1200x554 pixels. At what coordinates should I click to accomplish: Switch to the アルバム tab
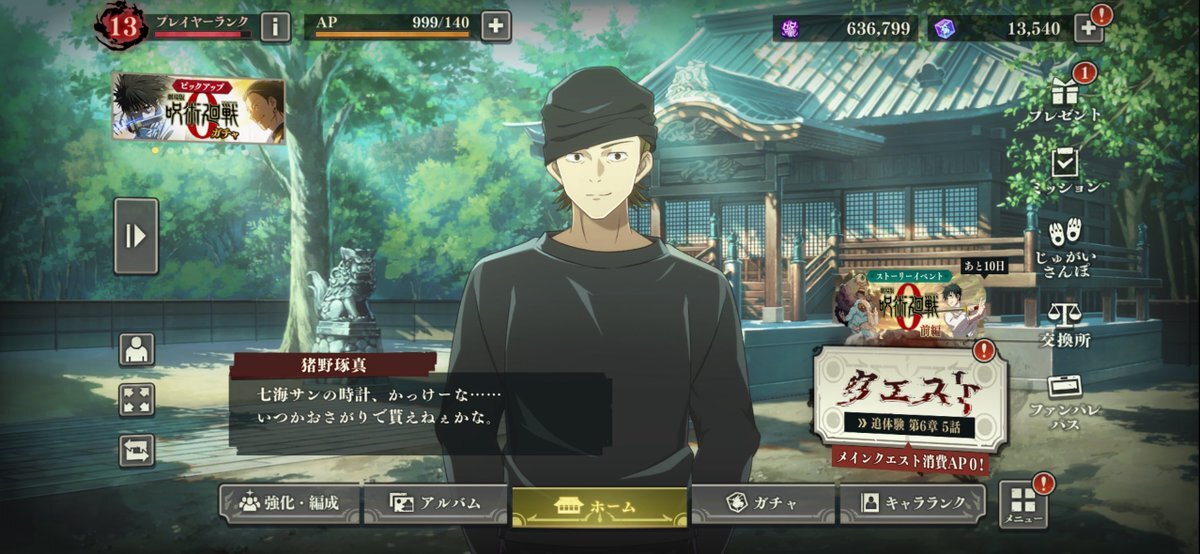(435, 504)
